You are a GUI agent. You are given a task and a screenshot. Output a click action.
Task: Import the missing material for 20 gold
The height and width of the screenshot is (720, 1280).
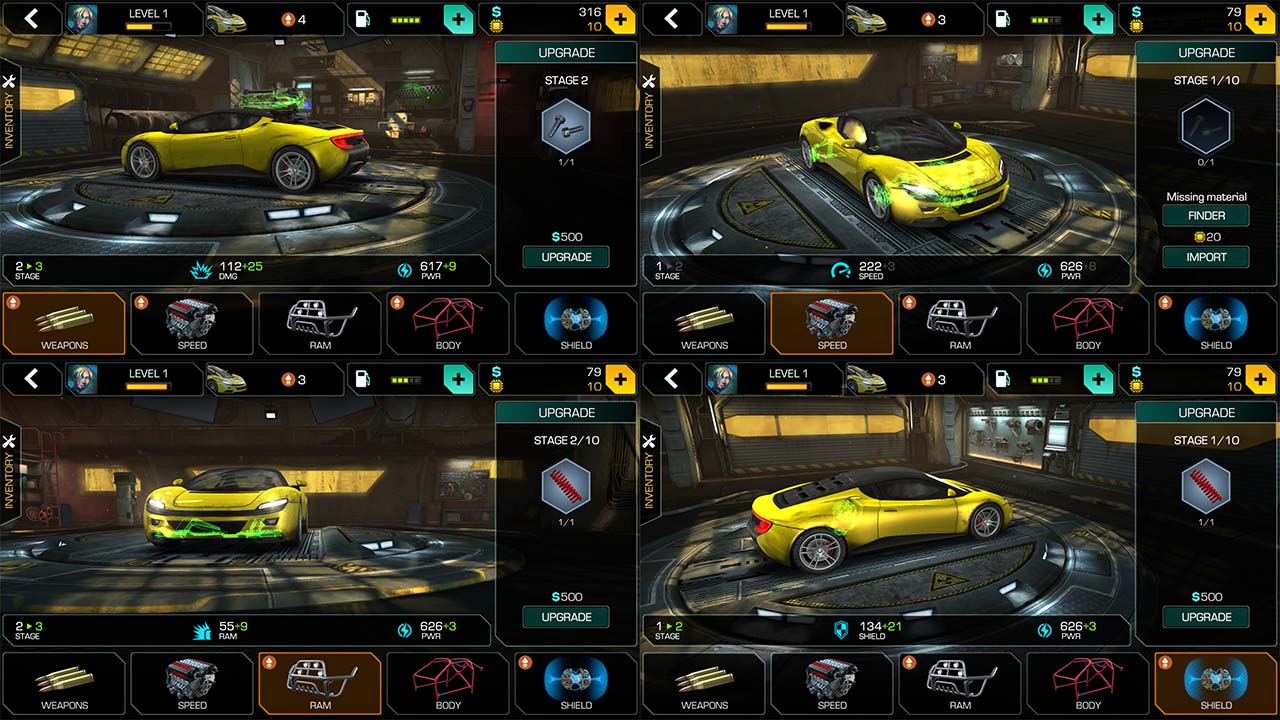pos(1206,257)
